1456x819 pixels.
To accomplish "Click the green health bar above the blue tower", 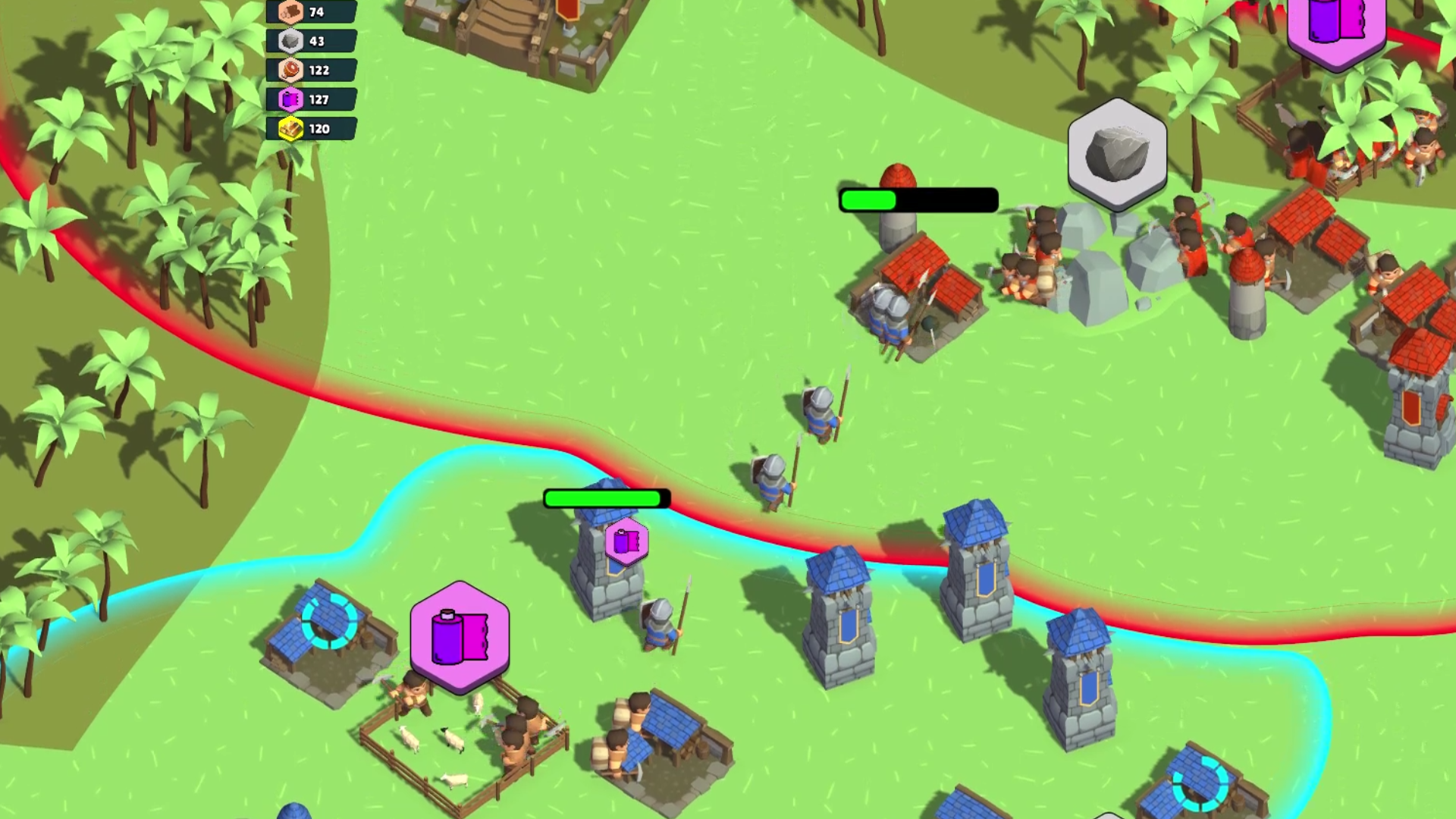I will click(x=605, y=498).
